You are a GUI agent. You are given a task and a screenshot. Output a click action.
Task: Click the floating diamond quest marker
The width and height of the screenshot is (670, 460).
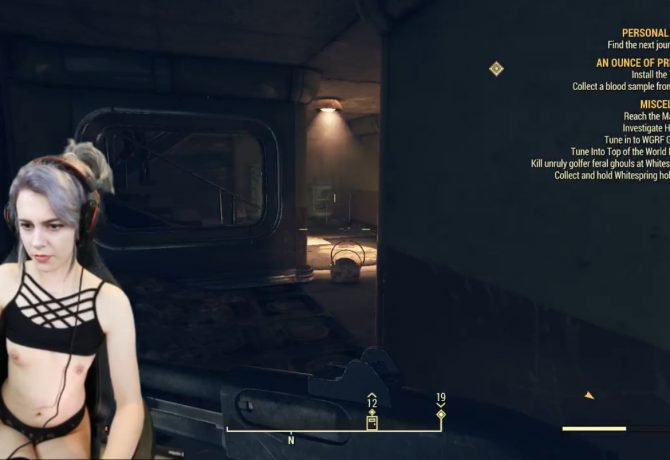[496, 69]
